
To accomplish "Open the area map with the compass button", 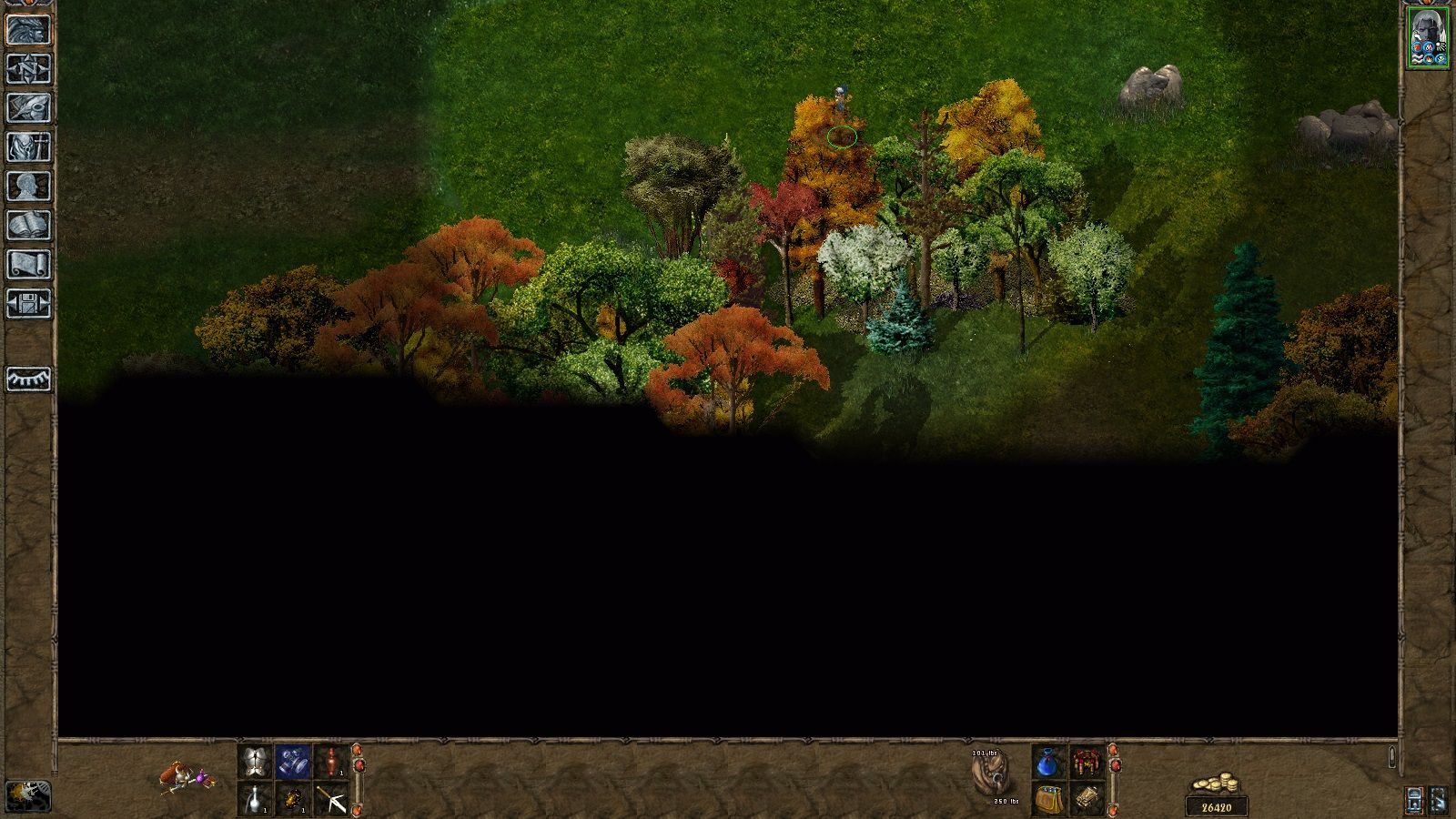I will (x=28, y=68).
